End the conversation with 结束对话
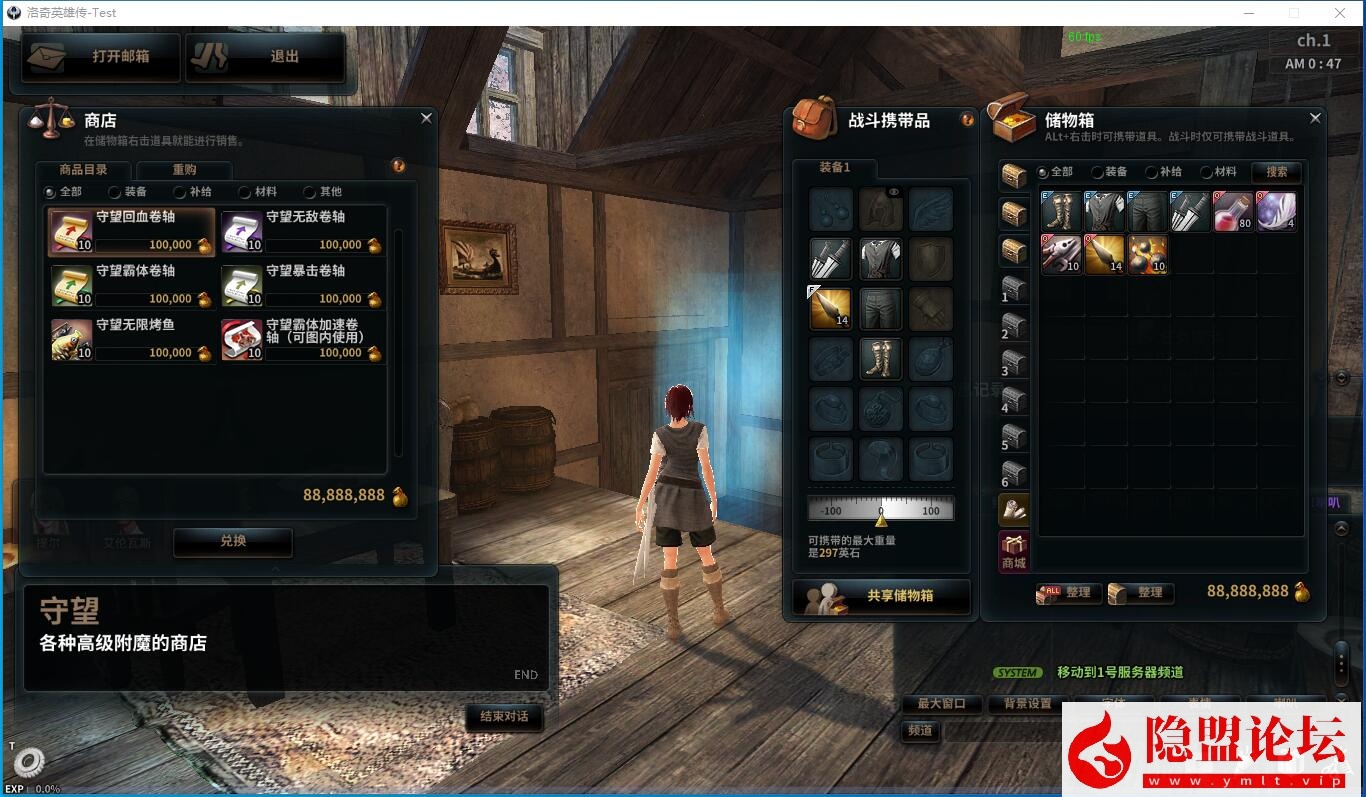Image resolution: width=1366 pixels, height=797 pixels. point(504,716)
